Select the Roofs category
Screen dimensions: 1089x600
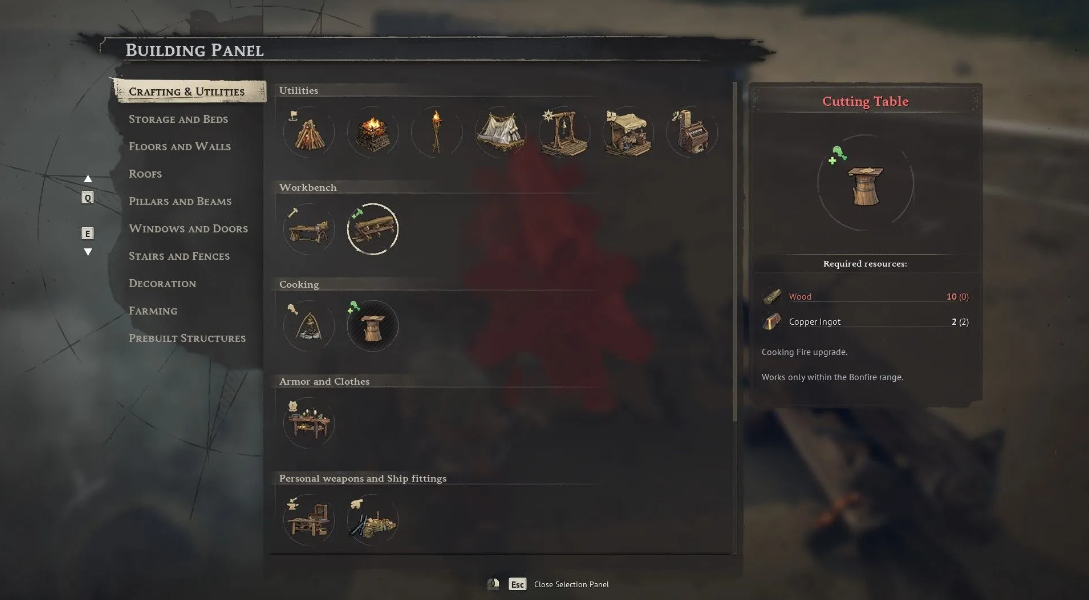pyautogui.click(x=145, y=174)
